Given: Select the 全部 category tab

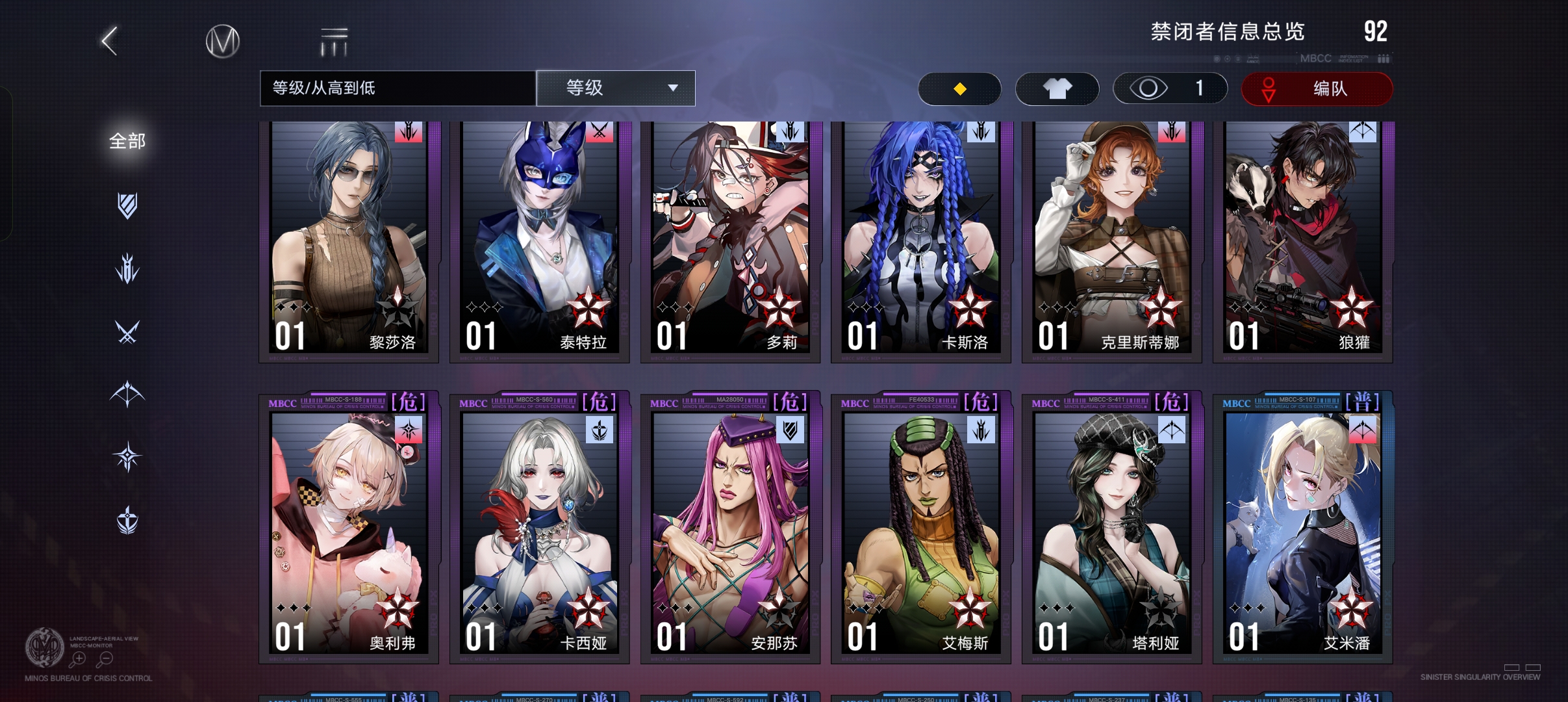Looking at the screenshot, I should [127, 141].
